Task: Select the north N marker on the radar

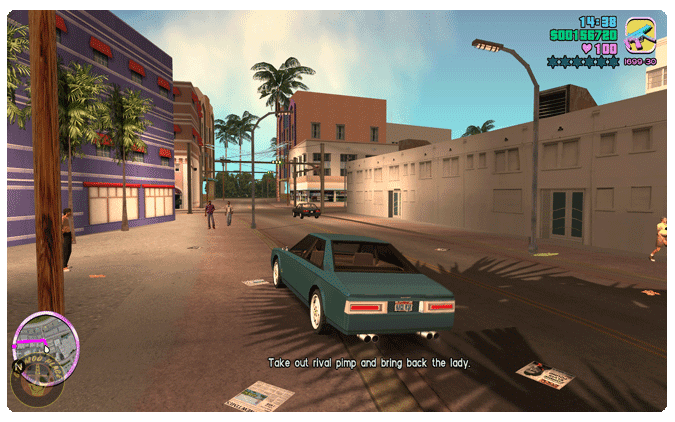Action: (x=18, y=366)
